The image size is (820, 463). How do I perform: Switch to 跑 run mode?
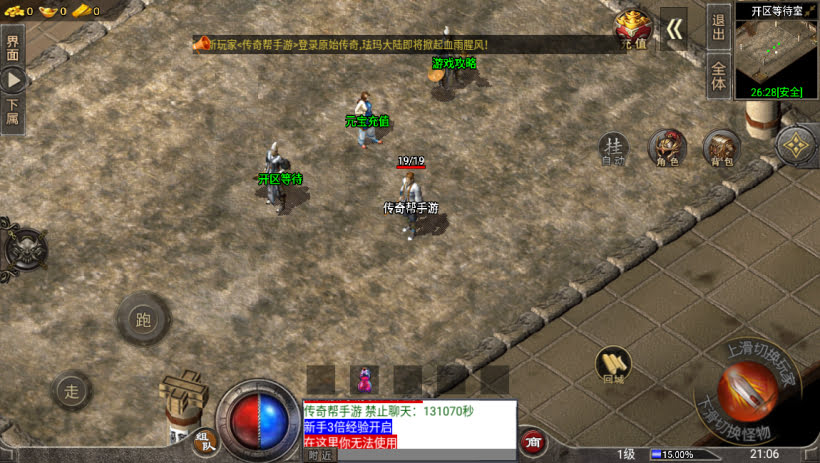click(143, 320)
